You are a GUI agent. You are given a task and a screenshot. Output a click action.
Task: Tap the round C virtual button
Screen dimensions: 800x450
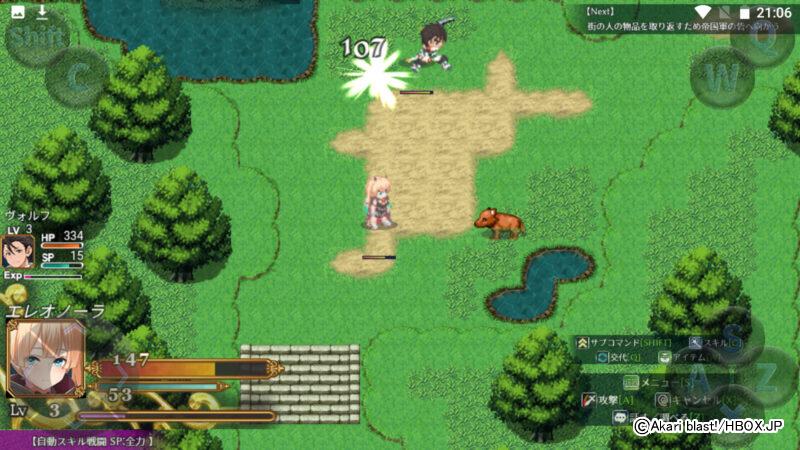click(x=77, y=75)
